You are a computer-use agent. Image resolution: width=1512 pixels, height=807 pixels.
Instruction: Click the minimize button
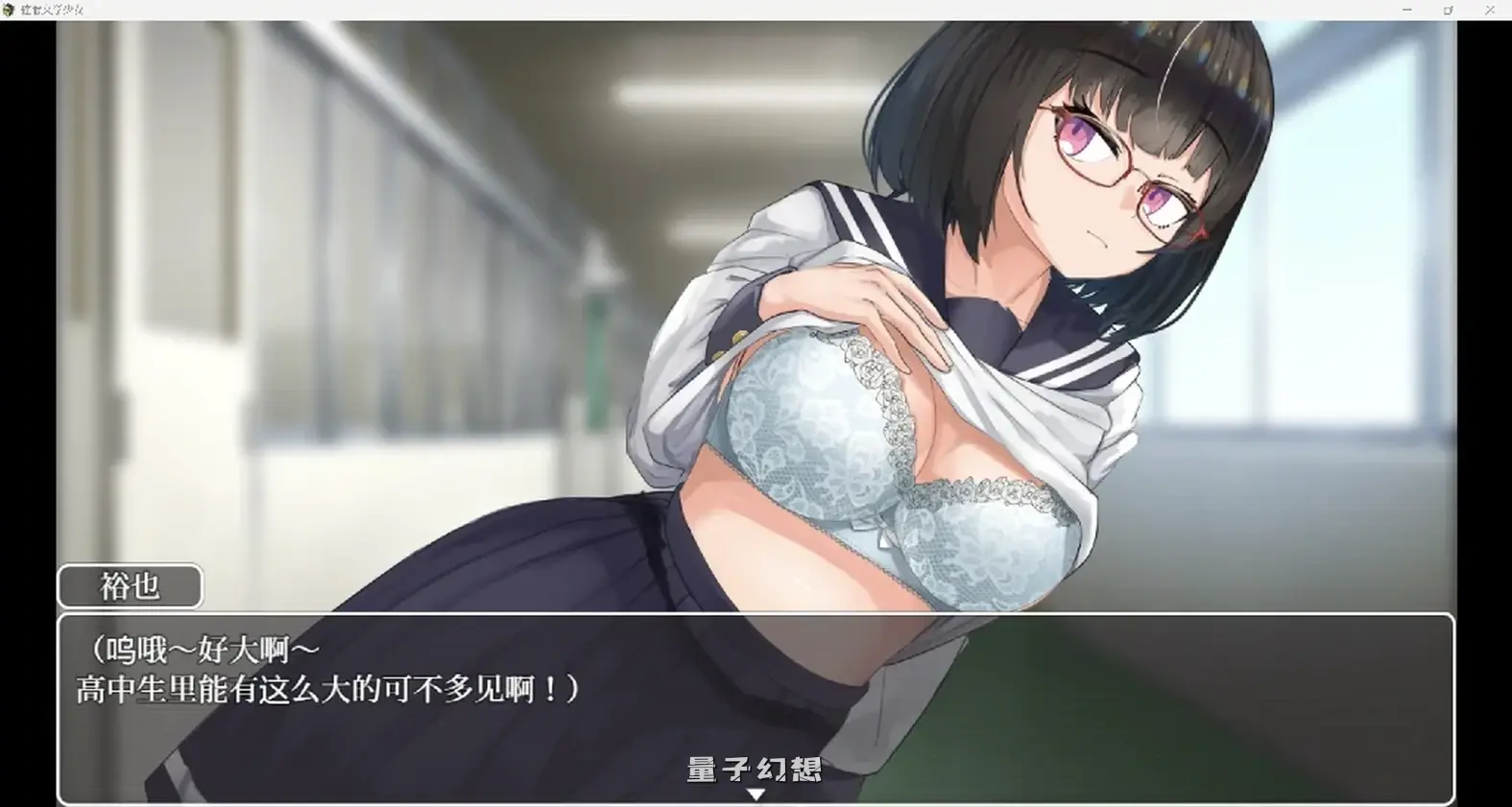[x=1405, y=10]
